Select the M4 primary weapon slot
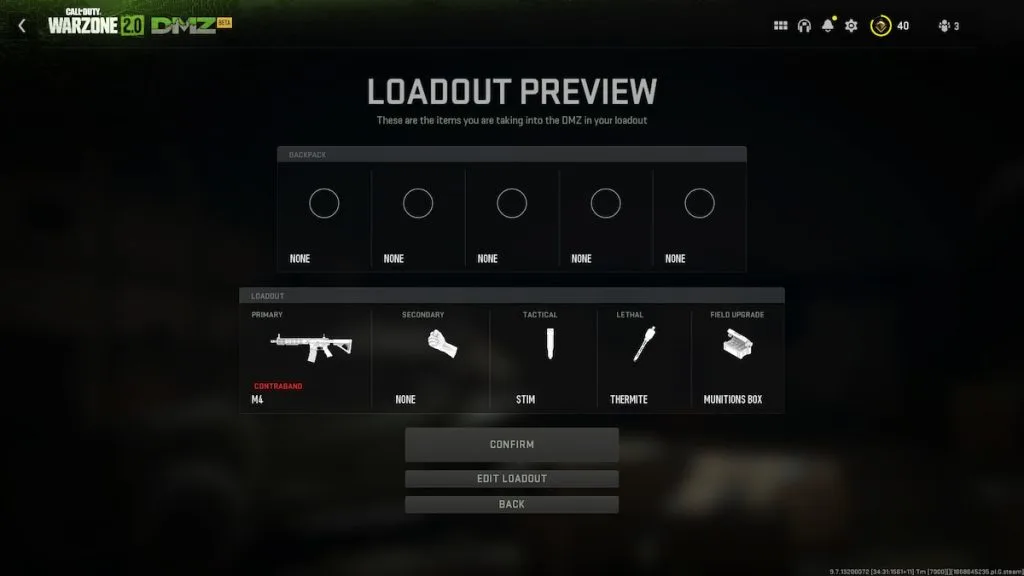 (310, 357)
